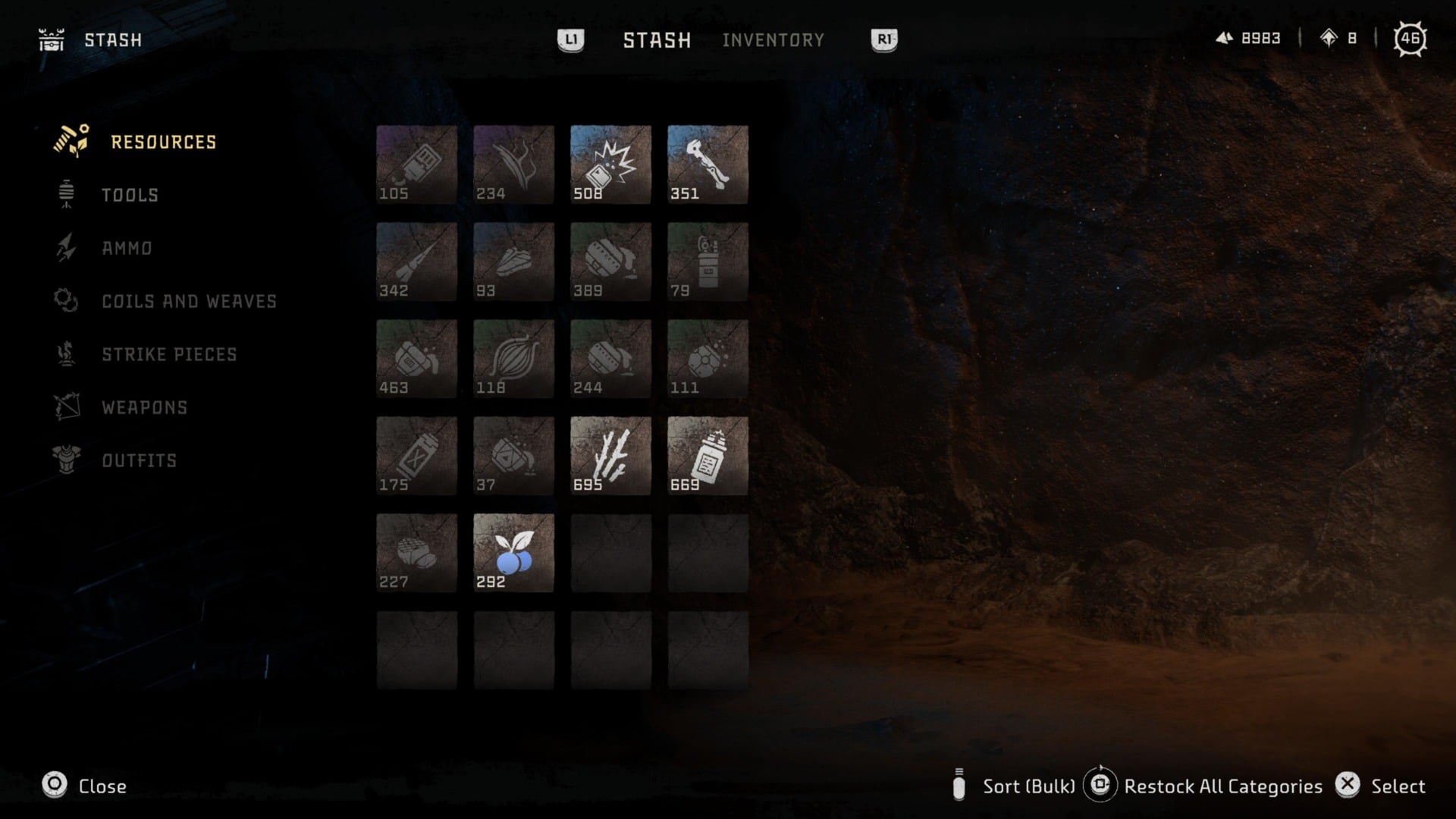Select an empty stash slot
This screenshot has width=1456, height=819.
(x=610, y=552)
